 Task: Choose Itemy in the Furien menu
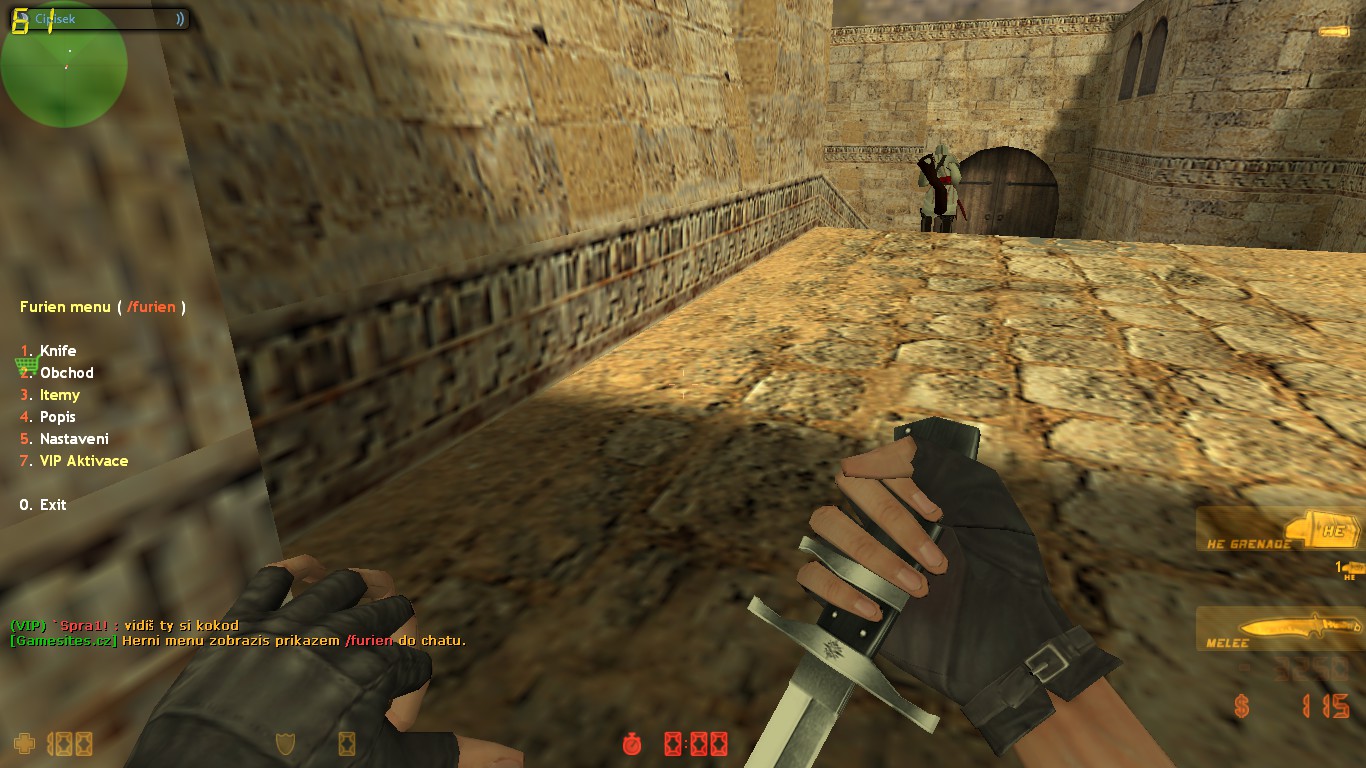click(x=59, y=395)
